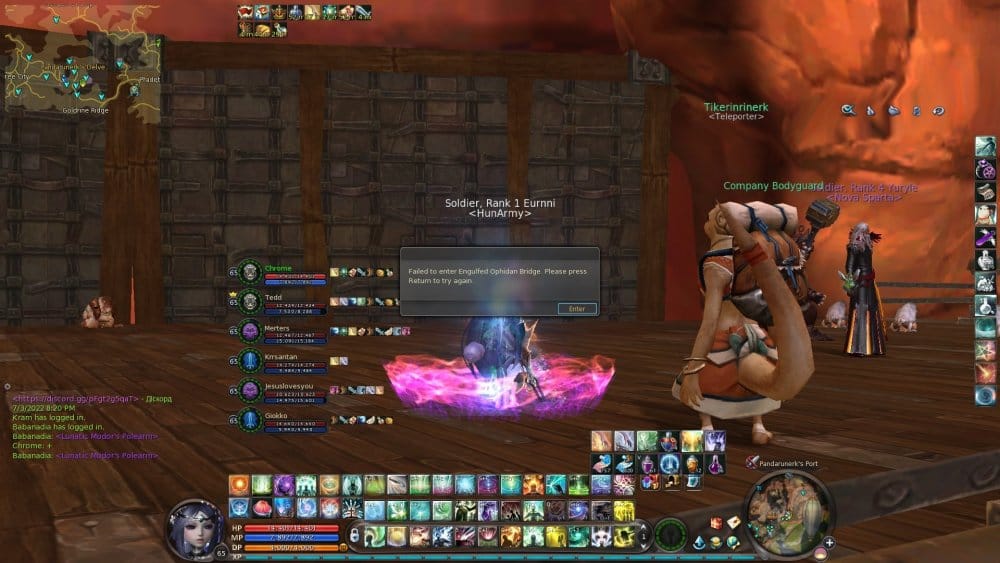Image resolution: width=1000 pixels, height=563 pixels.
Task: Click the magnifying glass icon in top-right
Action: [x=847, y=110]
